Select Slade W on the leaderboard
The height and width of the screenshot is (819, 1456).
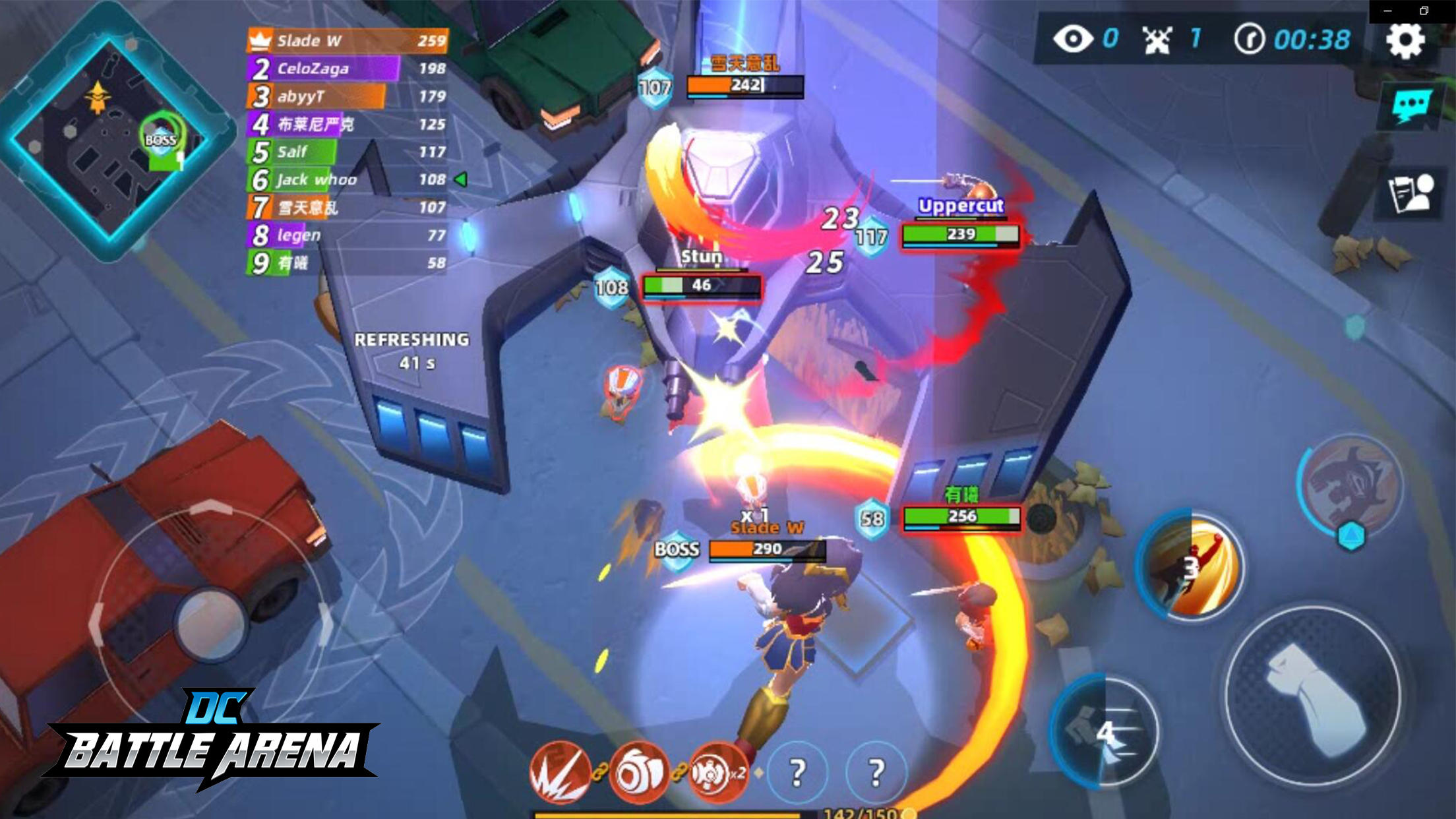pyautogui.click(x=317, y=41)
